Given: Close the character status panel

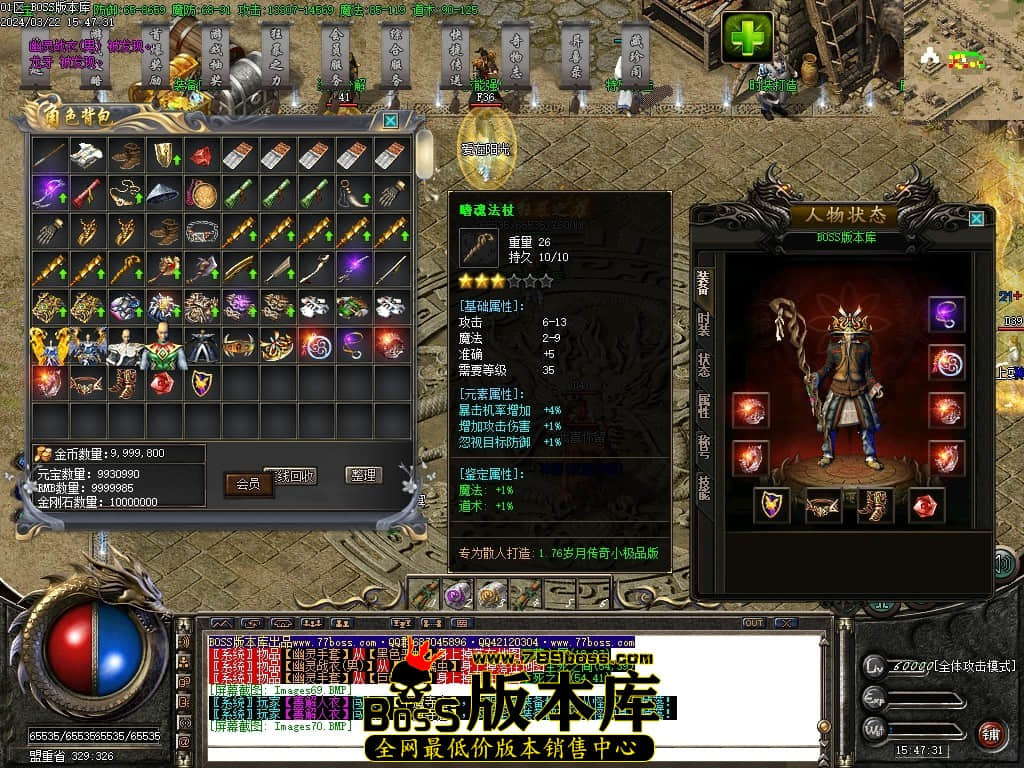Looking at the screenshot, I should point(976,217).
